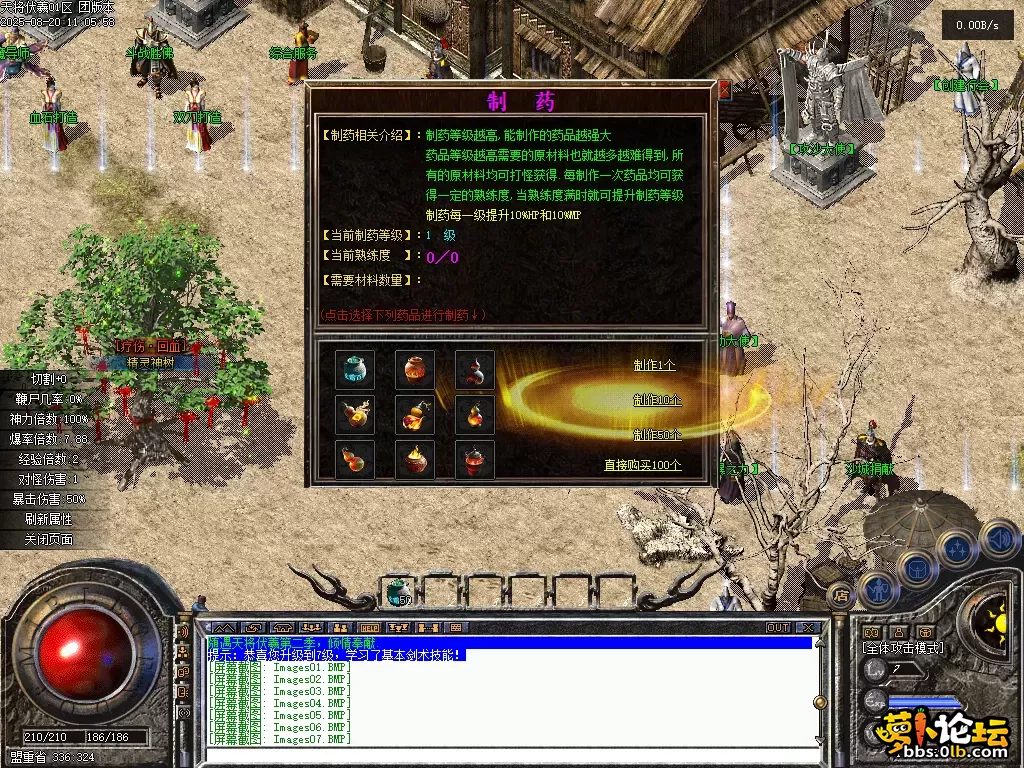Select the 制作10个 craft option
Image resolution: width=1024 pixels, height=768 pixels.
pyautogui.click(x=657, y=400)
